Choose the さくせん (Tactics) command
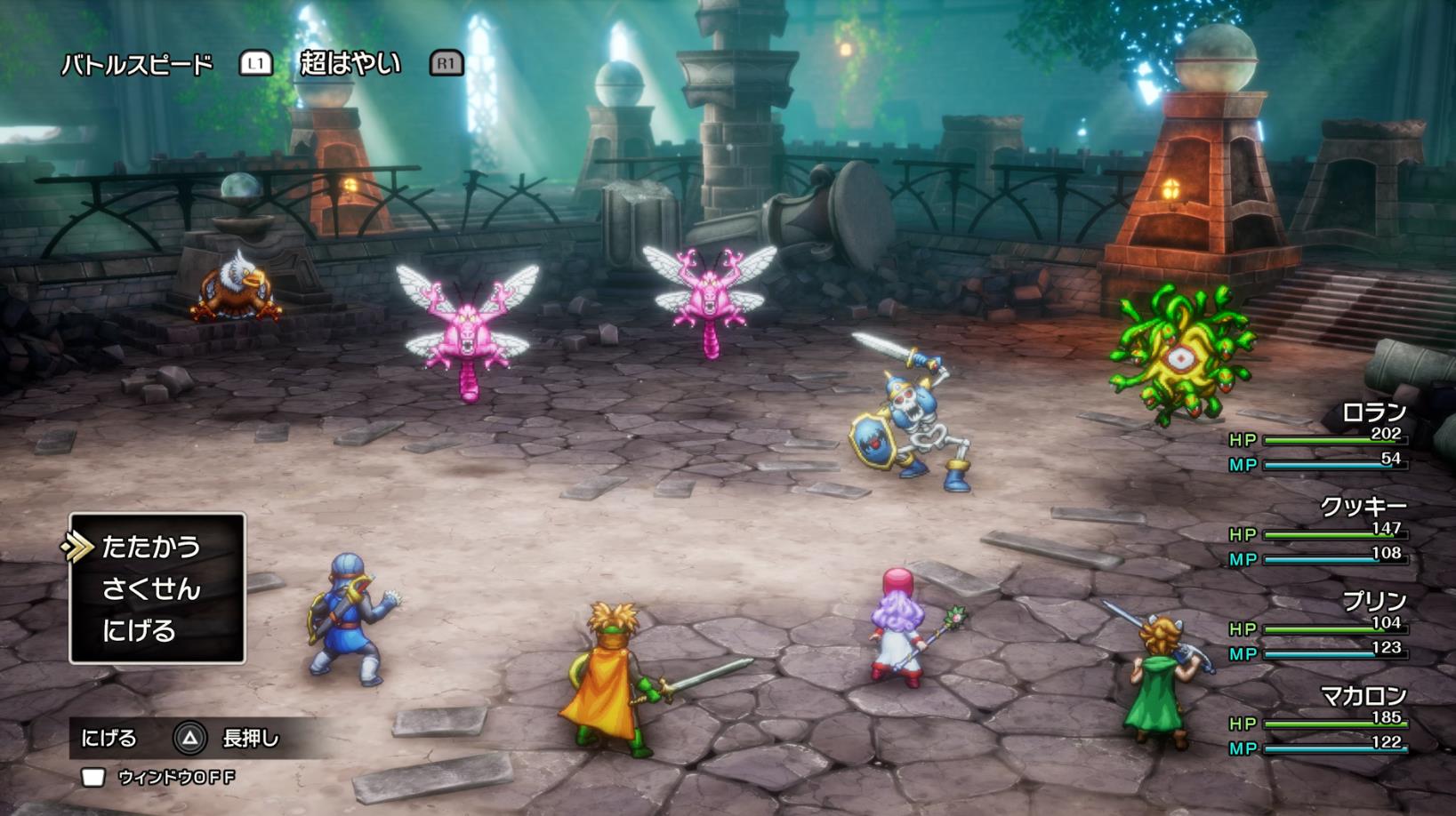The image size is (1456, 816). [x=150, y=588]
